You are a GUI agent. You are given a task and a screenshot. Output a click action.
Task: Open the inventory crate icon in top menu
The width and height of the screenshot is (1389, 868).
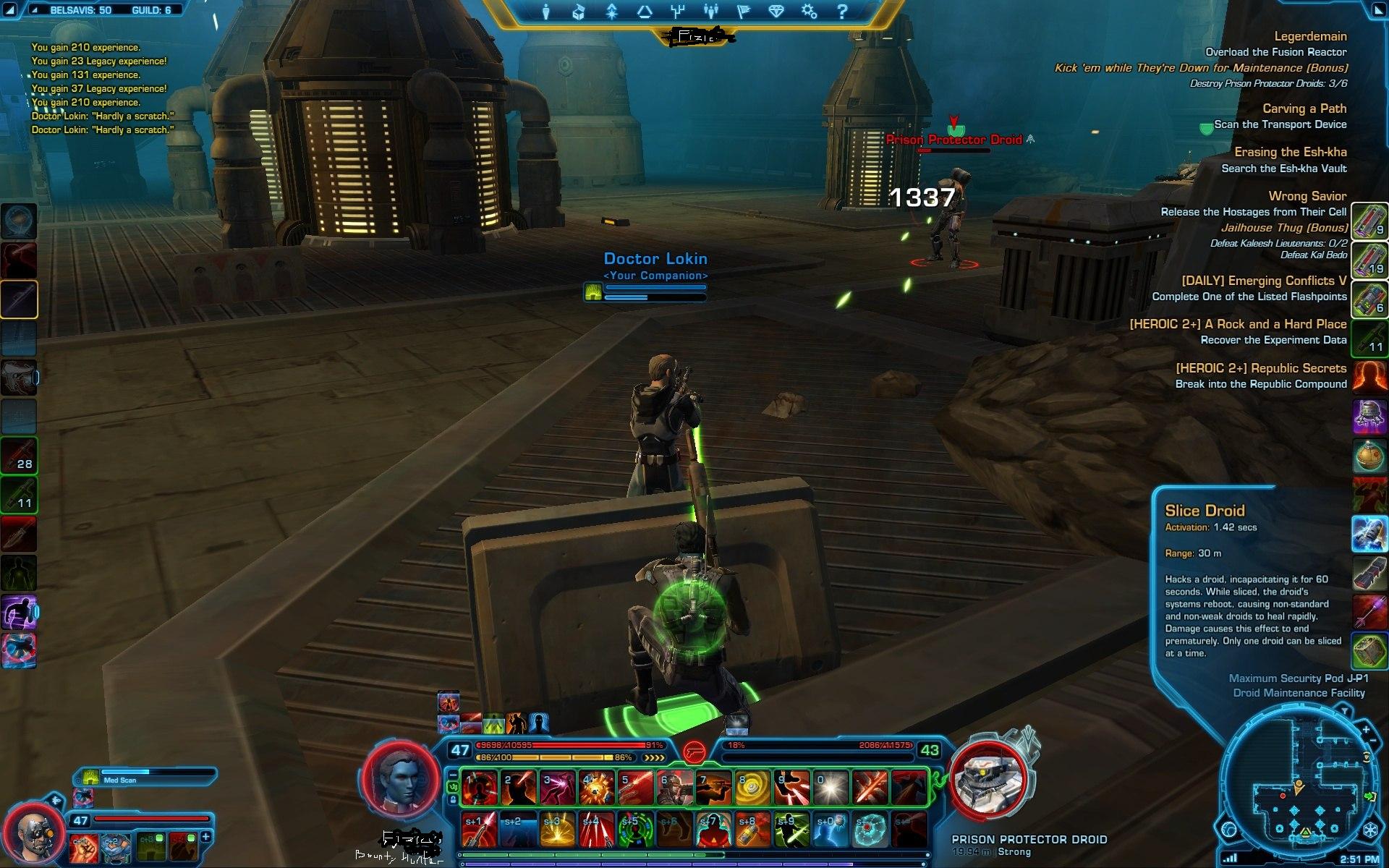[578, 12]
